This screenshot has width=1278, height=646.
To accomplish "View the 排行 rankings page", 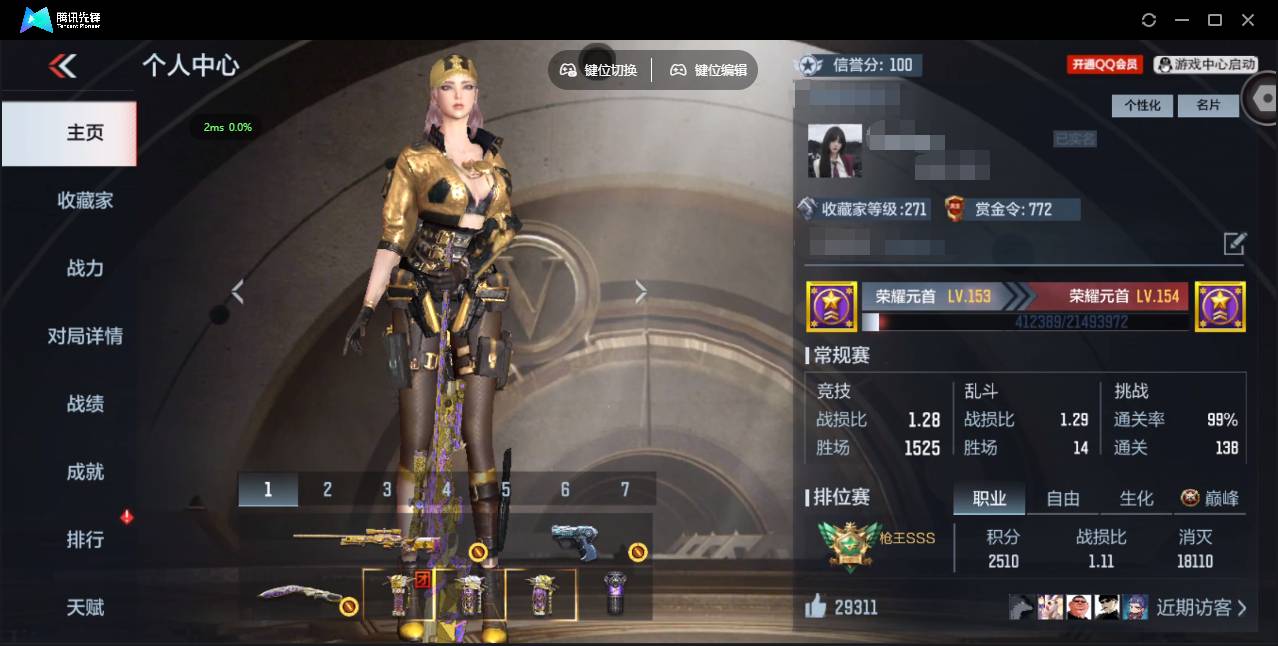I will (x=85, y=540).
